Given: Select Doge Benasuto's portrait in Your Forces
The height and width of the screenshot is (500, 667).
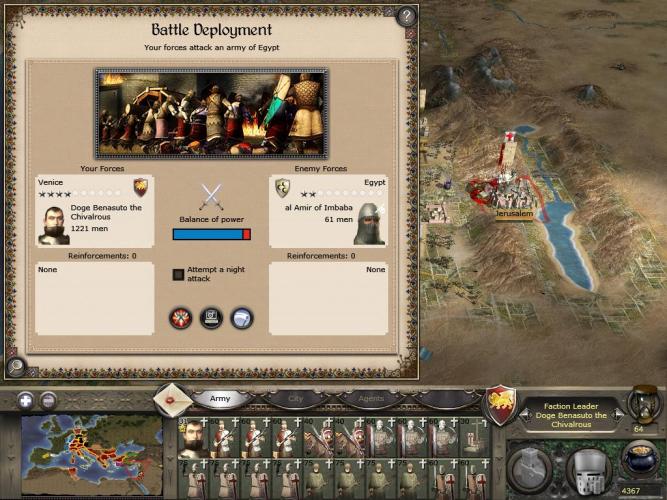Looking at the screenshot, I should pos(54,225).
